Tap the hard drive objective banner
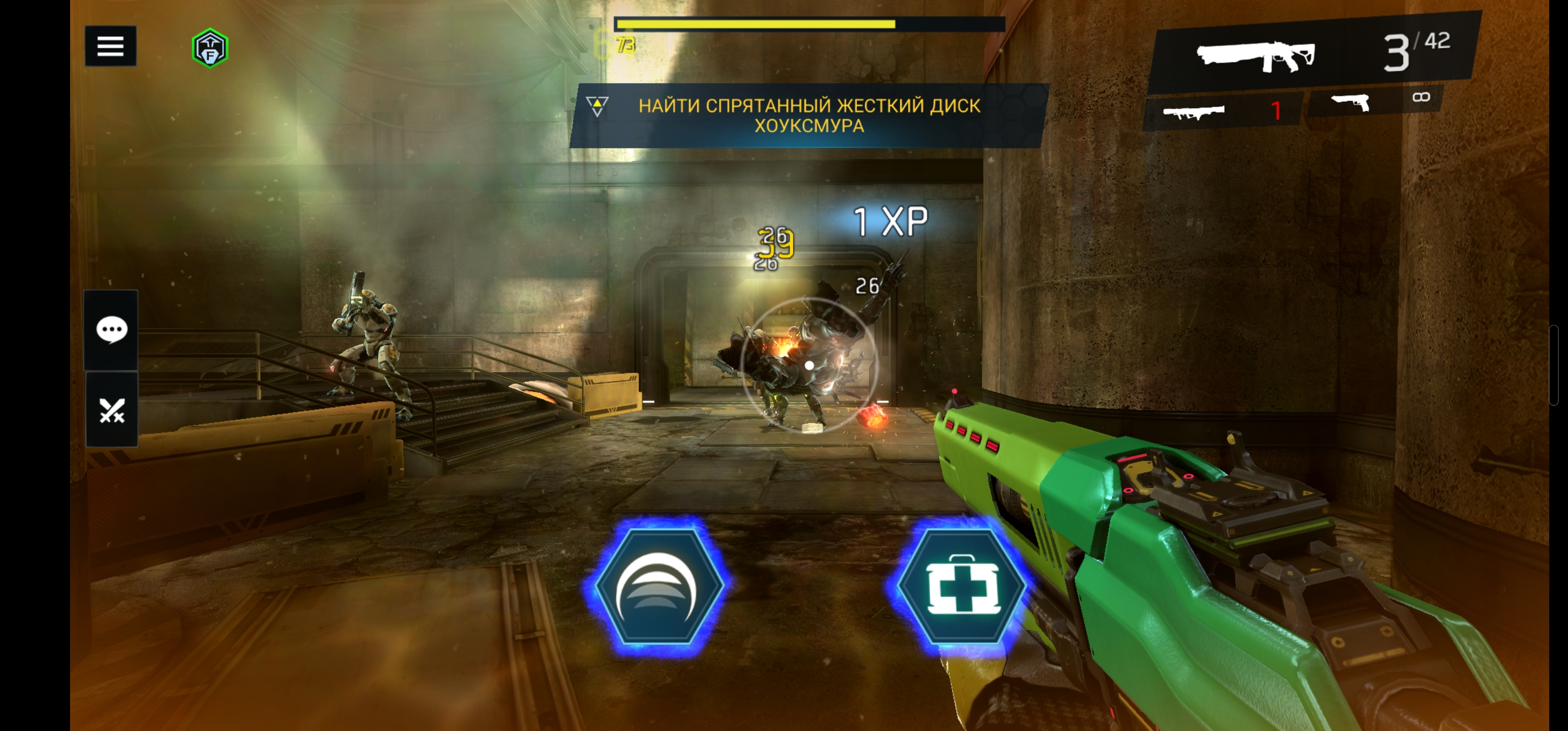This screenshot has height=731, width=1568. click(x=808, y=115)
